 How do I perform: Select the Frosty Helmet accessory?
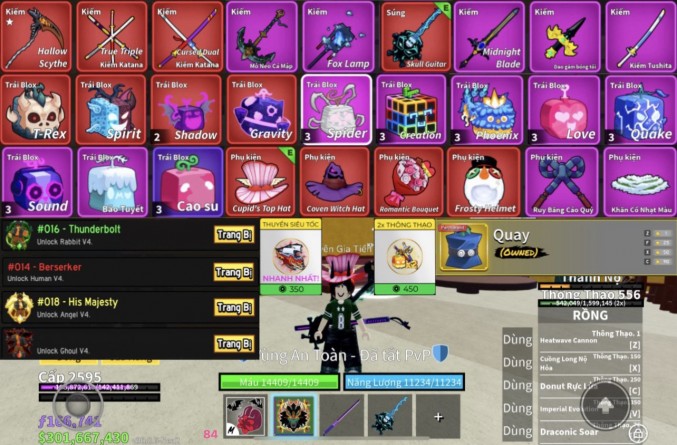489,182
